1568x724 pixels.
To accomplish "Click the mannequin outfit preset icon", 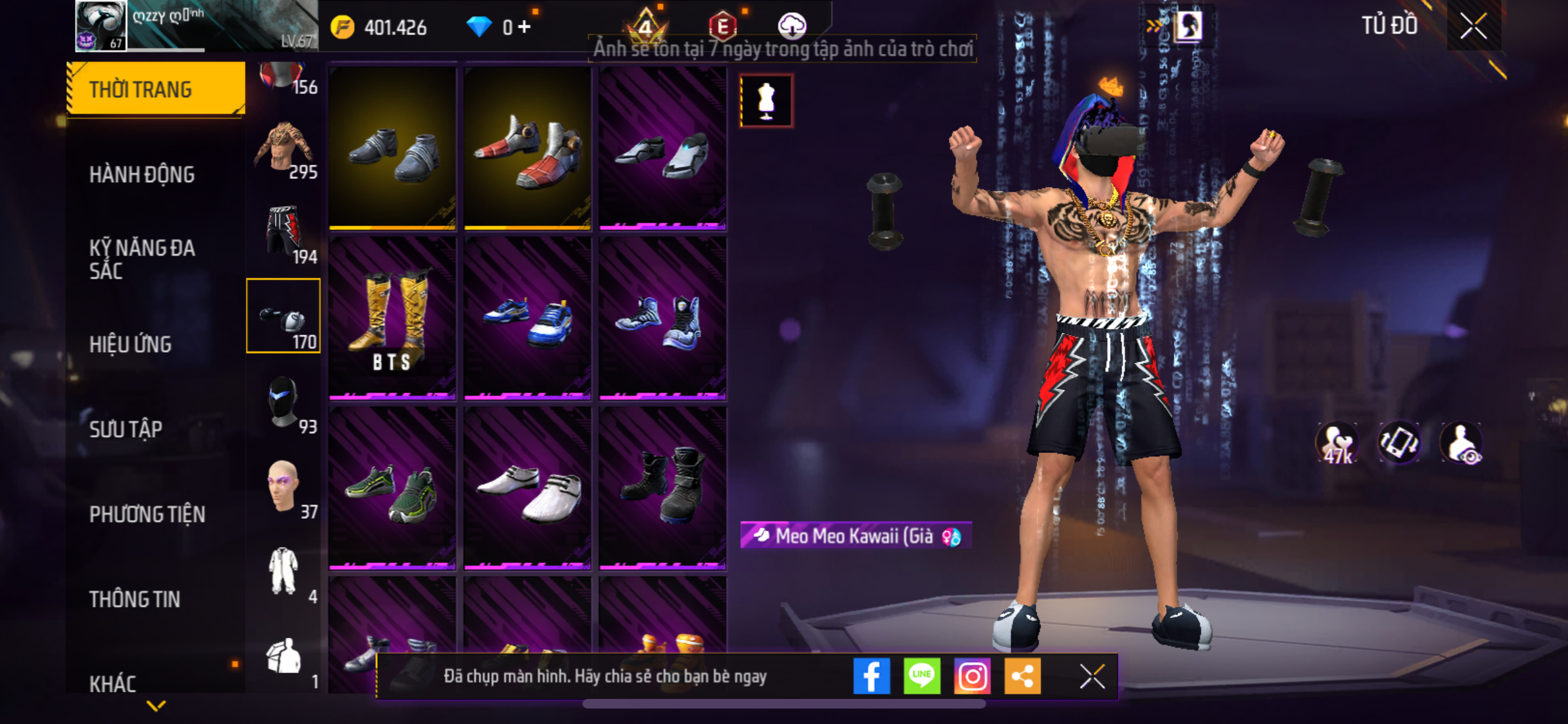I will coord(766,101).
